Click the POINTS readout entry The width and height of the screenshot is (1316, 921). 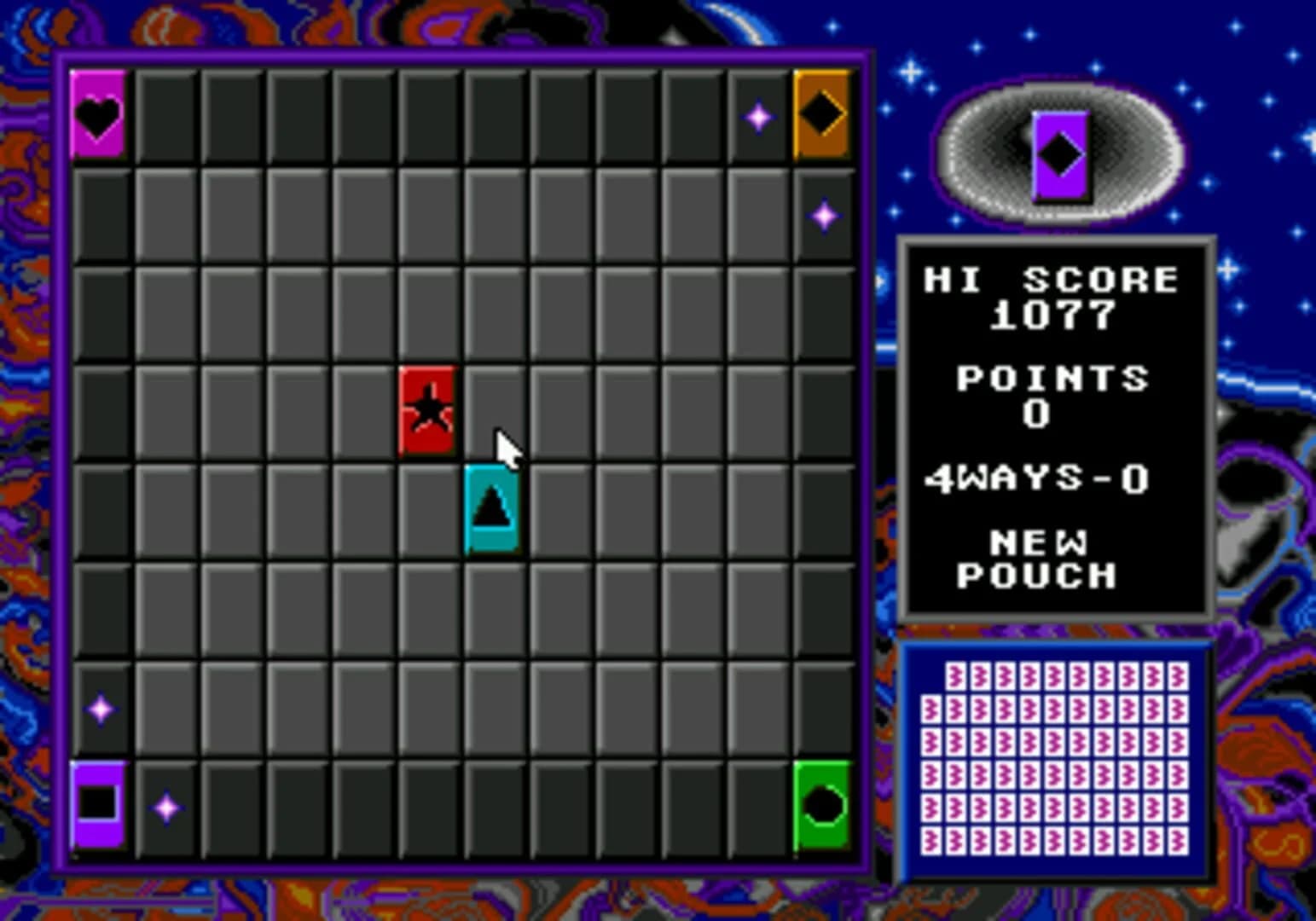click(x=1052, y=392)
